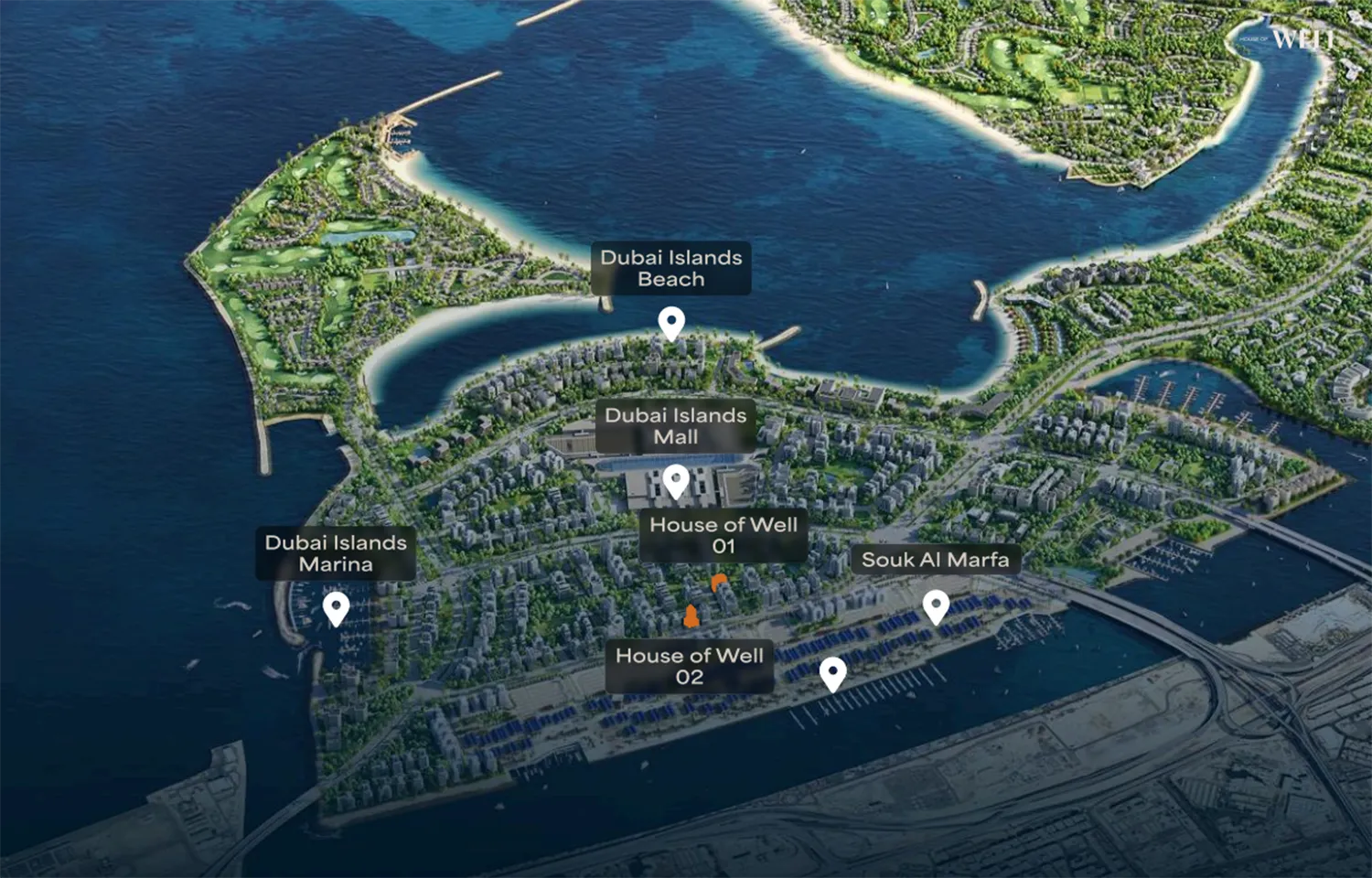Open the House of Well 02 label
The image size is (1372, 878).
(x=689, y=666)
